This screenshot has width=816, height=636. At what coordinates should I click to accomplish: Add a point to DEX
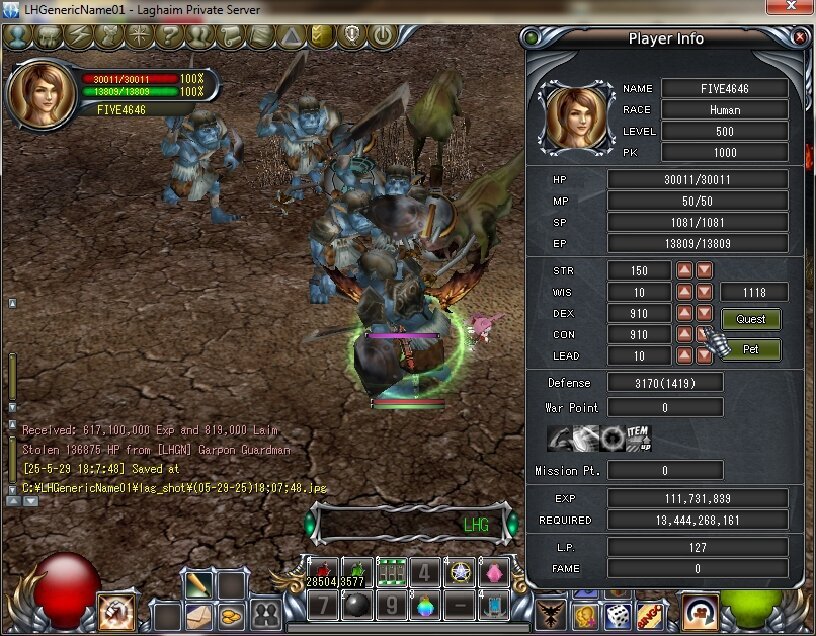(x=684, y=313)
